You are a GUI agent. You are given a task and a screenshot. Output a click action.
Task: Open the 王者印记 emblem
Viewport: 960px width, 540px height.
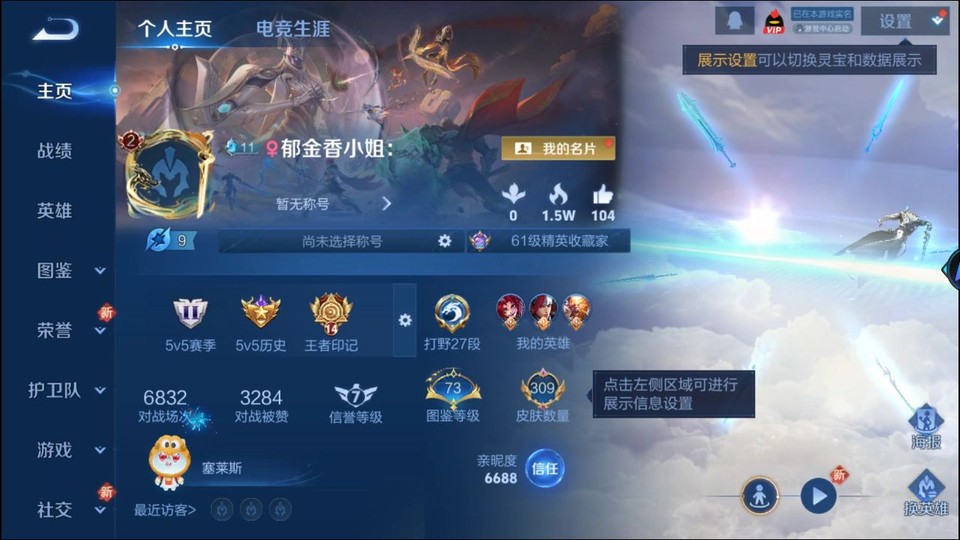(331, 322)
